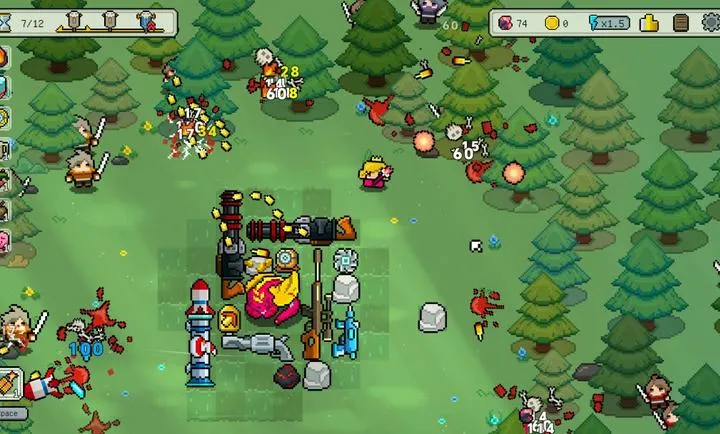Viewport: 720px width, 434px height.
Task: Select the flame icon in the left sidebar
Action: tap(4, 56)
